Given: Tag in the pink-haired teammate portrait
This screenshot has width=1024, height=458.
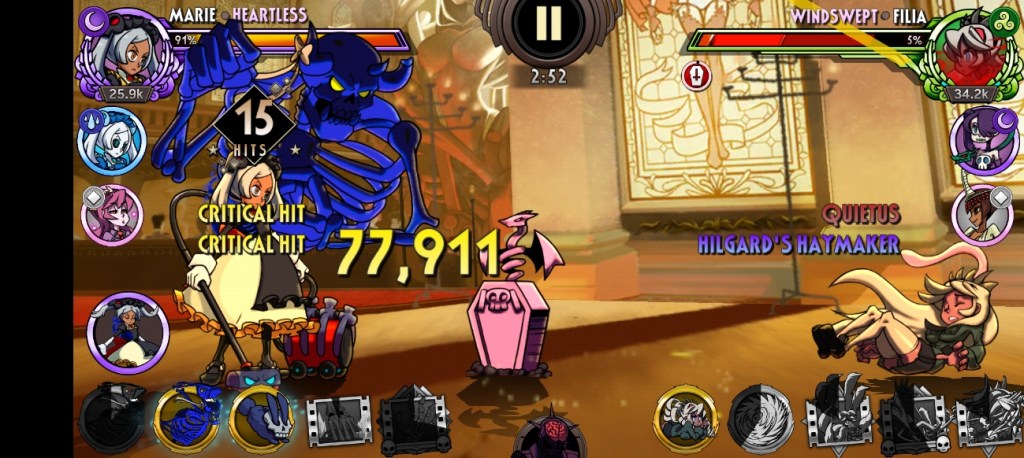Looking at the screenshot, I should [111, 214].
